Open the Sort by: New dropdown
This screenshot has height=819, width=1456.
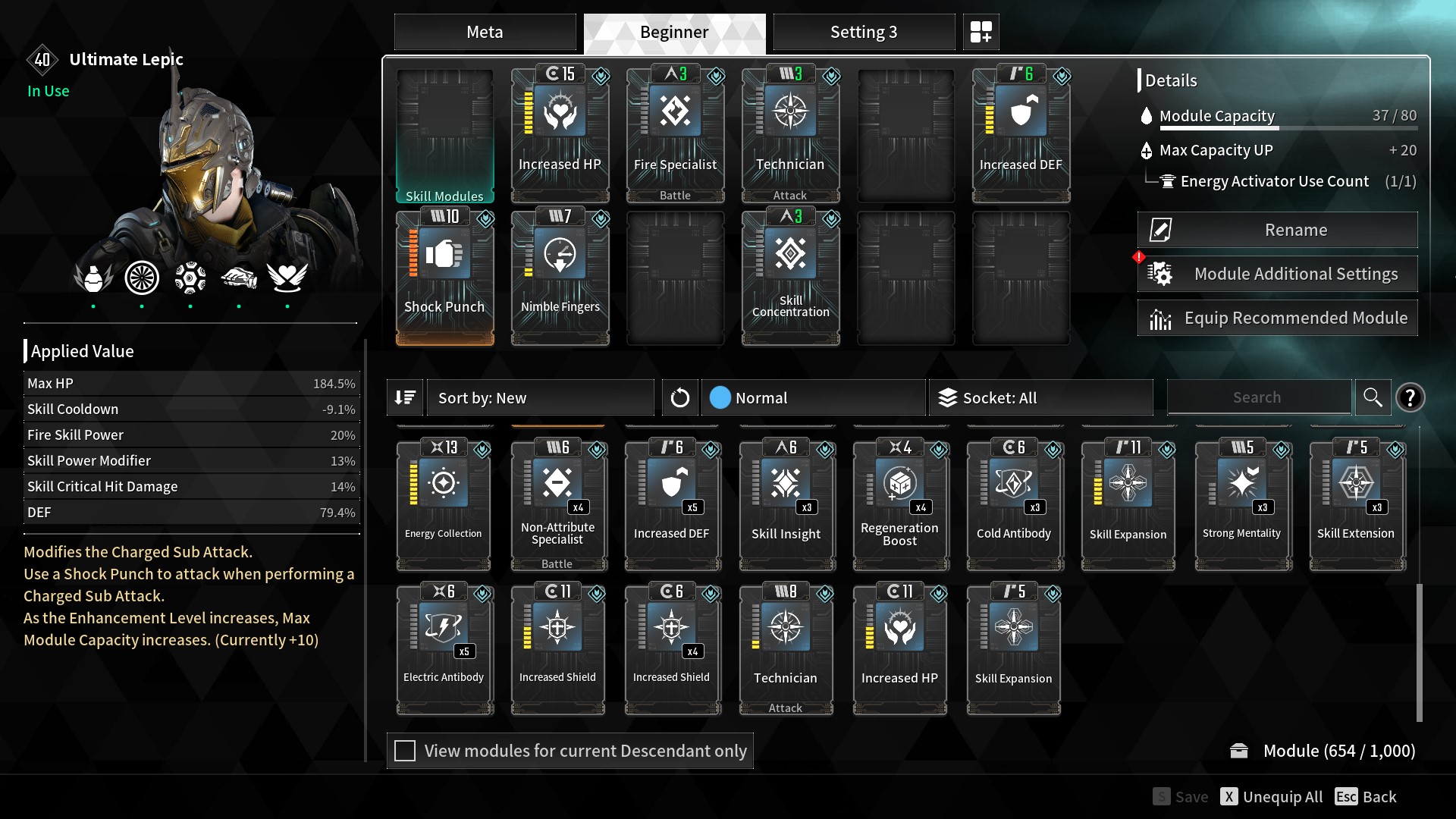[540, 397]
